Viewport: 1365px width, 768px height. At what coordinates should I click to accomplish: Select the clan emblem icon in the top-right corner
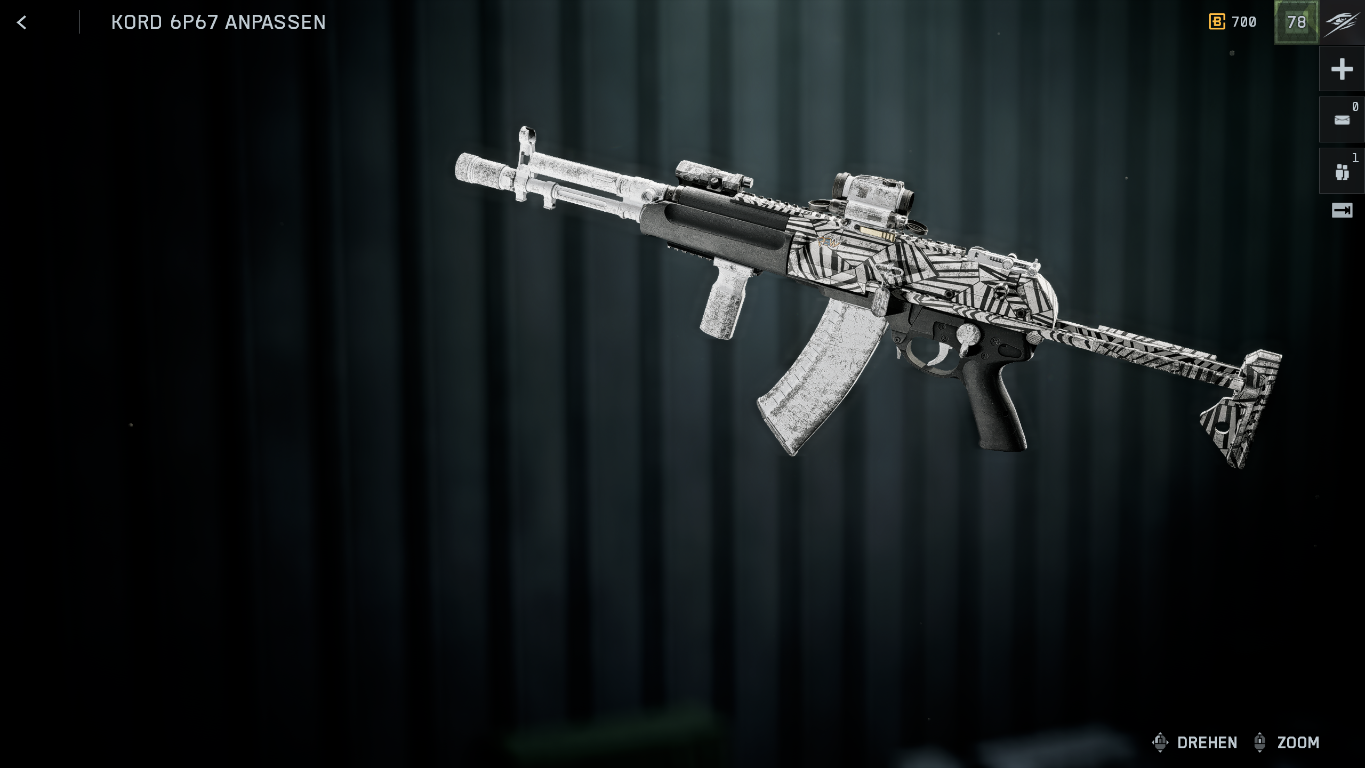tap(1340, 22)
